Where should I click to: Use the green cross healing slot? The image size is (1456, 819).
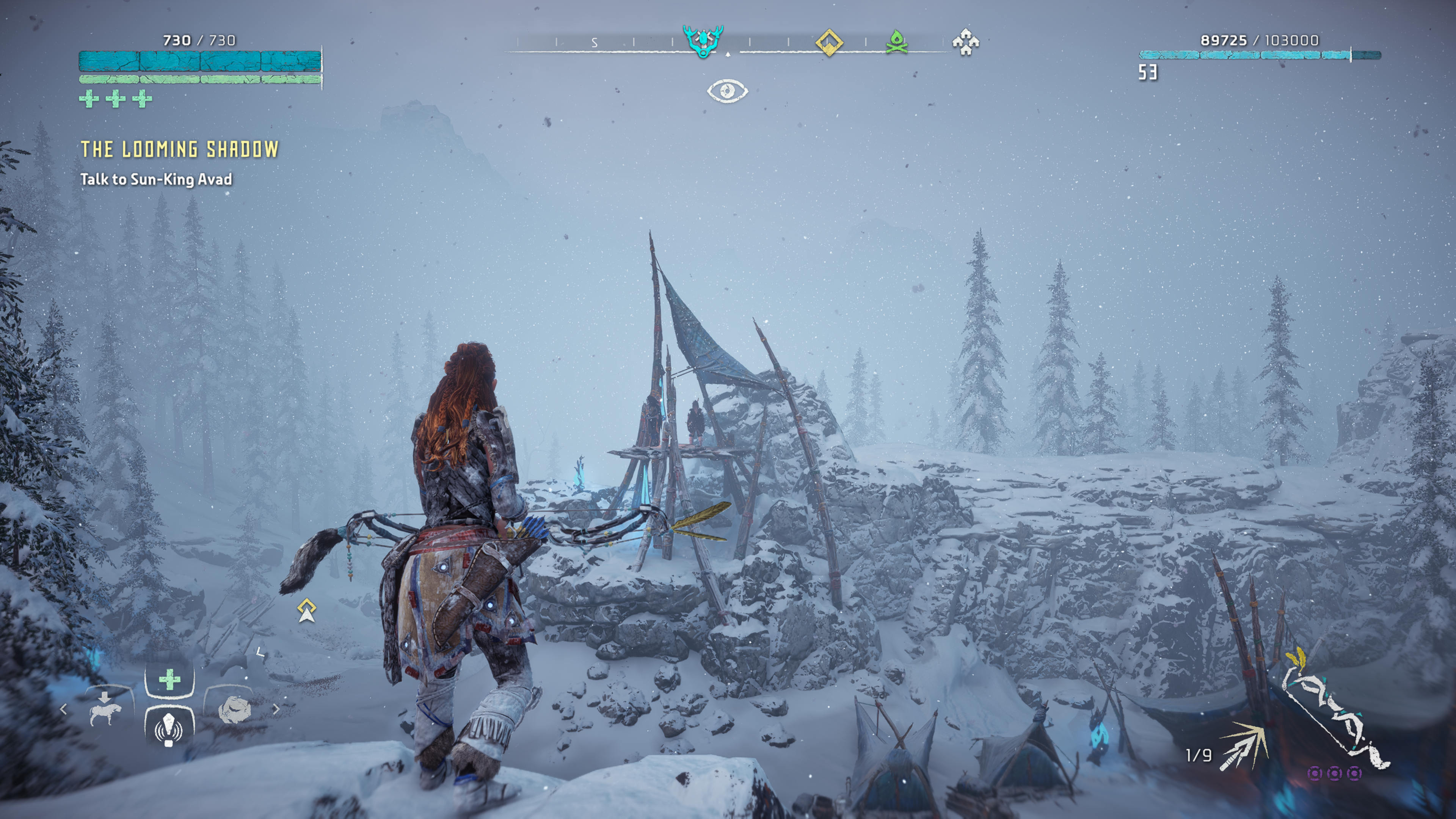tap(169, 679)
